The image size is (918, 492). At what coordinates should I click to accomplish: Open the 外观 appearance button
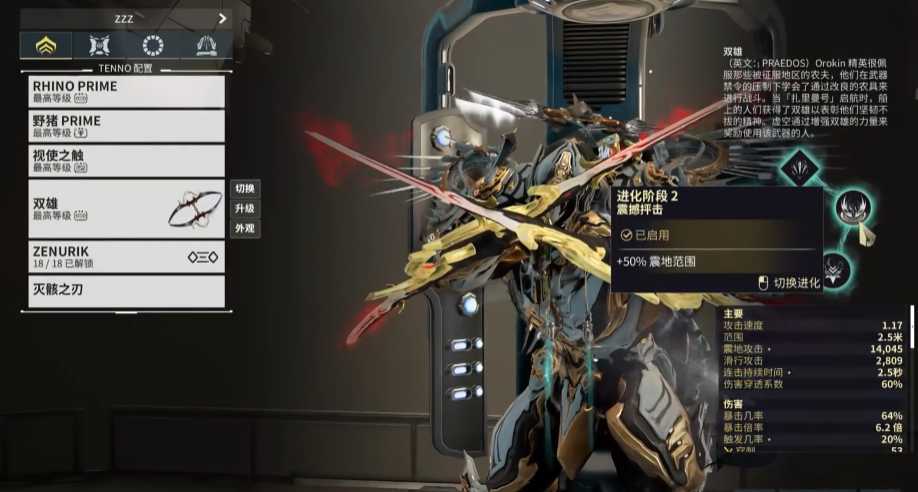tap(245, 228)
